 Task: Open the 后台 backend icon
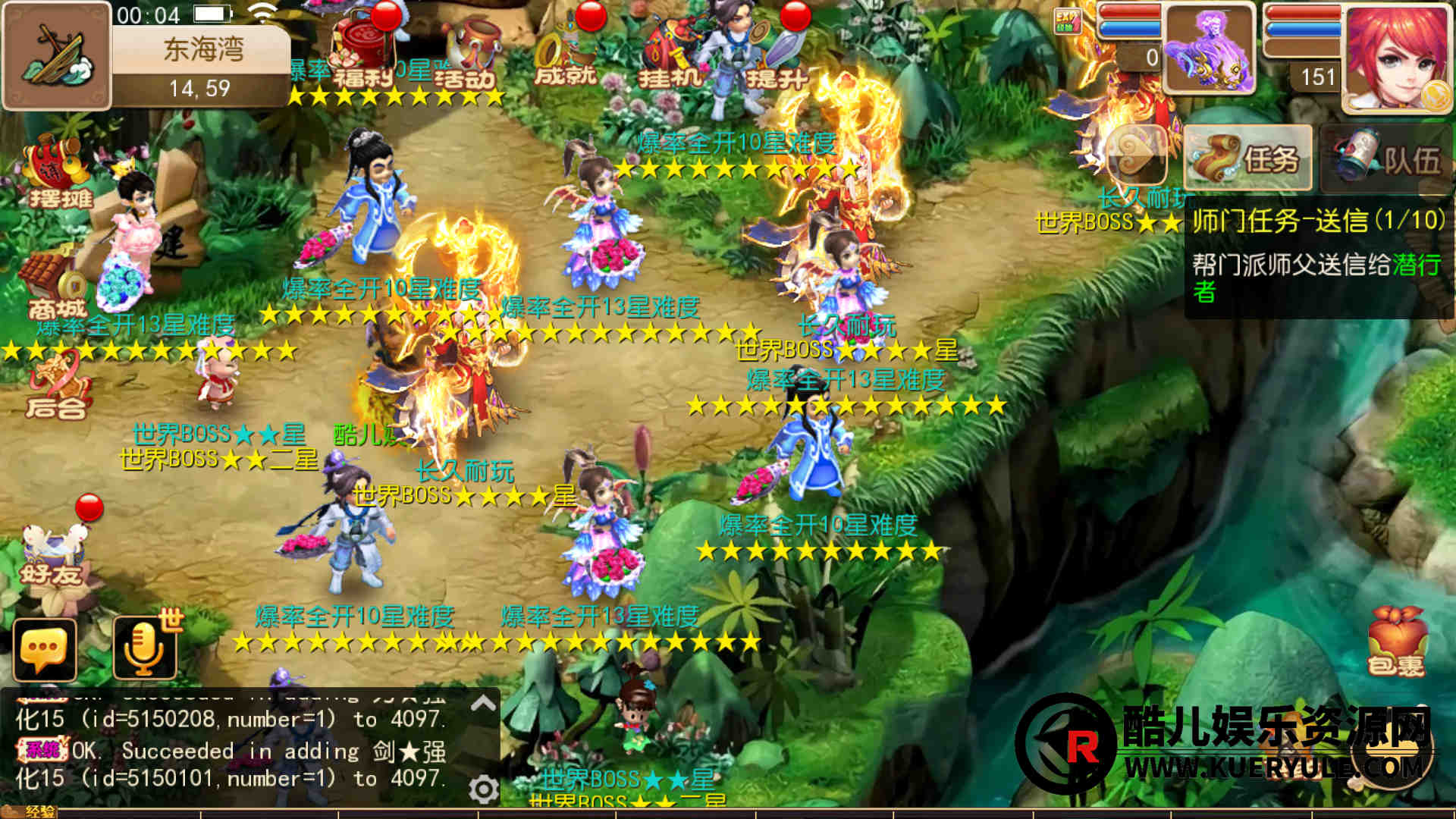point(55,387)
